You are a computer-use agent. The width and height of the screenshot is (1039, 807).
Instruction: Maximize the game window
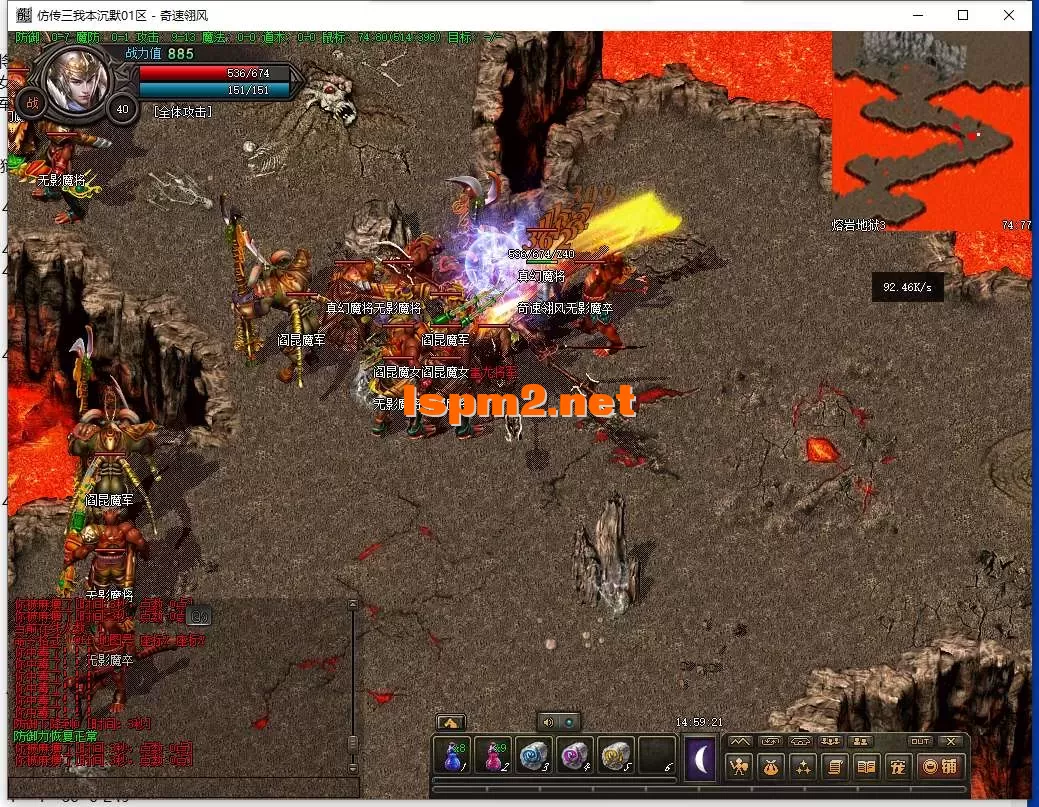coord(963,15)
